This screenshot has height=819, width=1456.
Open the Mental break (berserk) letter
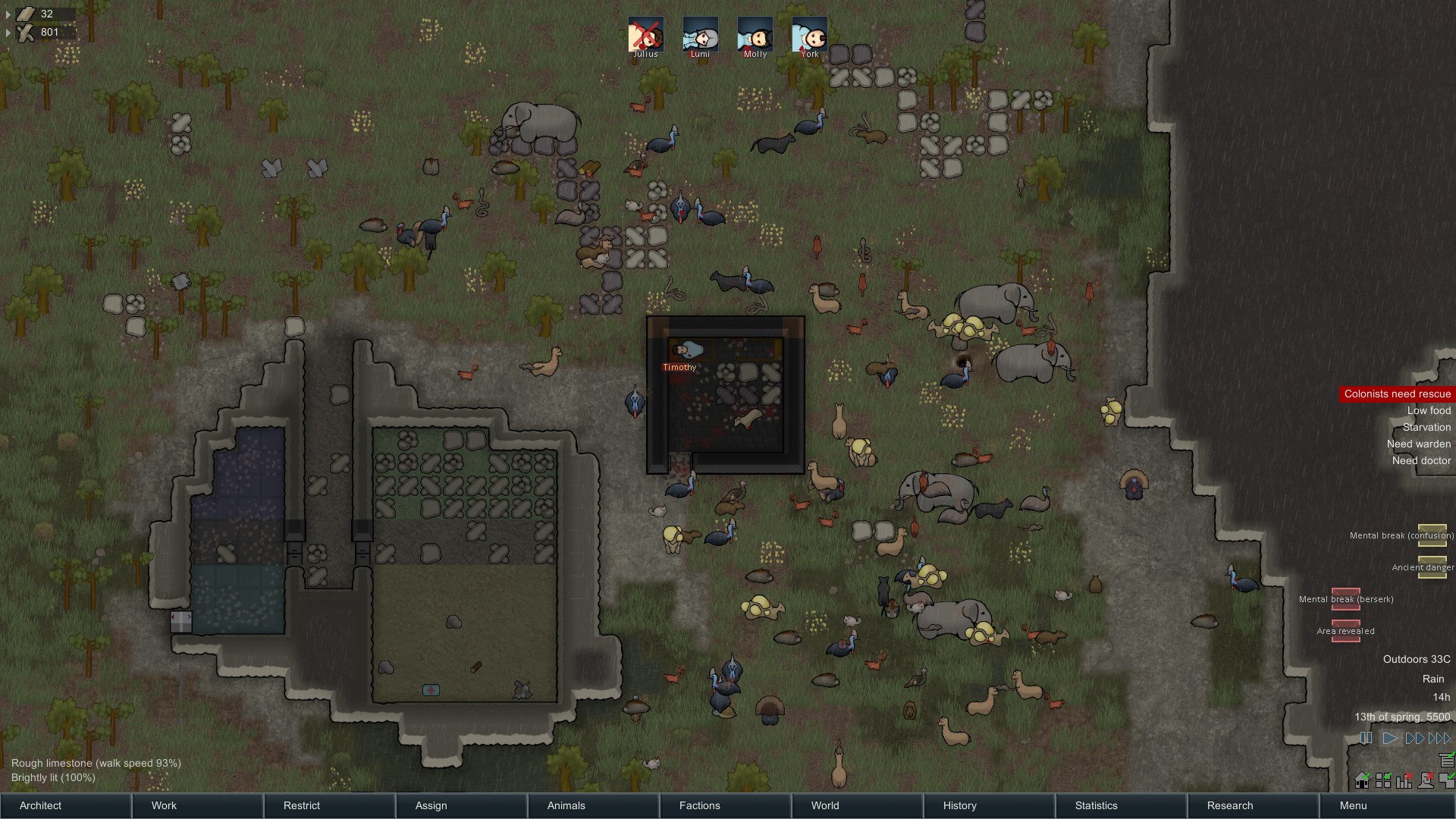[x=1346, y=598]
